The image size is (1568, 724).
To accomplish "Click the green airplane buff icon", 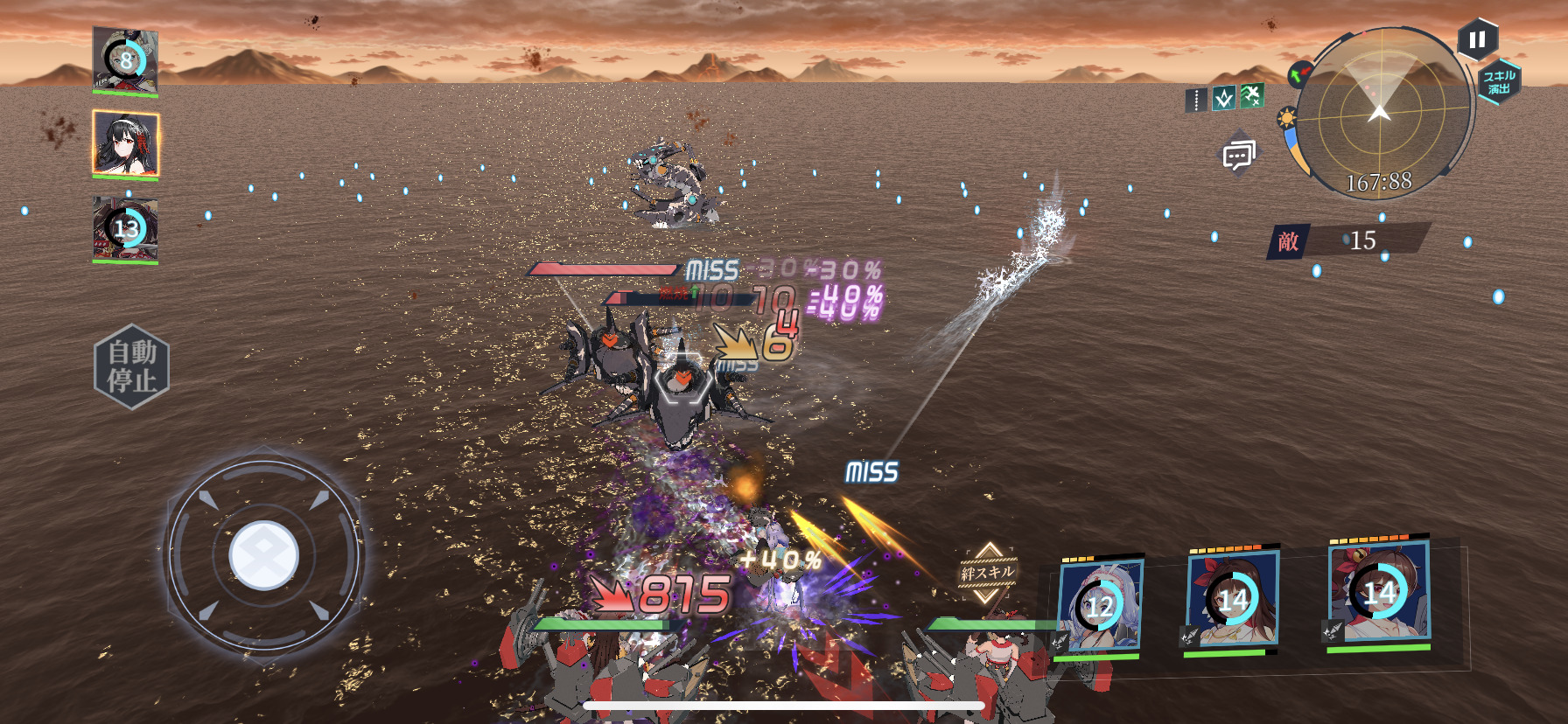I will tap(1252, 95).
